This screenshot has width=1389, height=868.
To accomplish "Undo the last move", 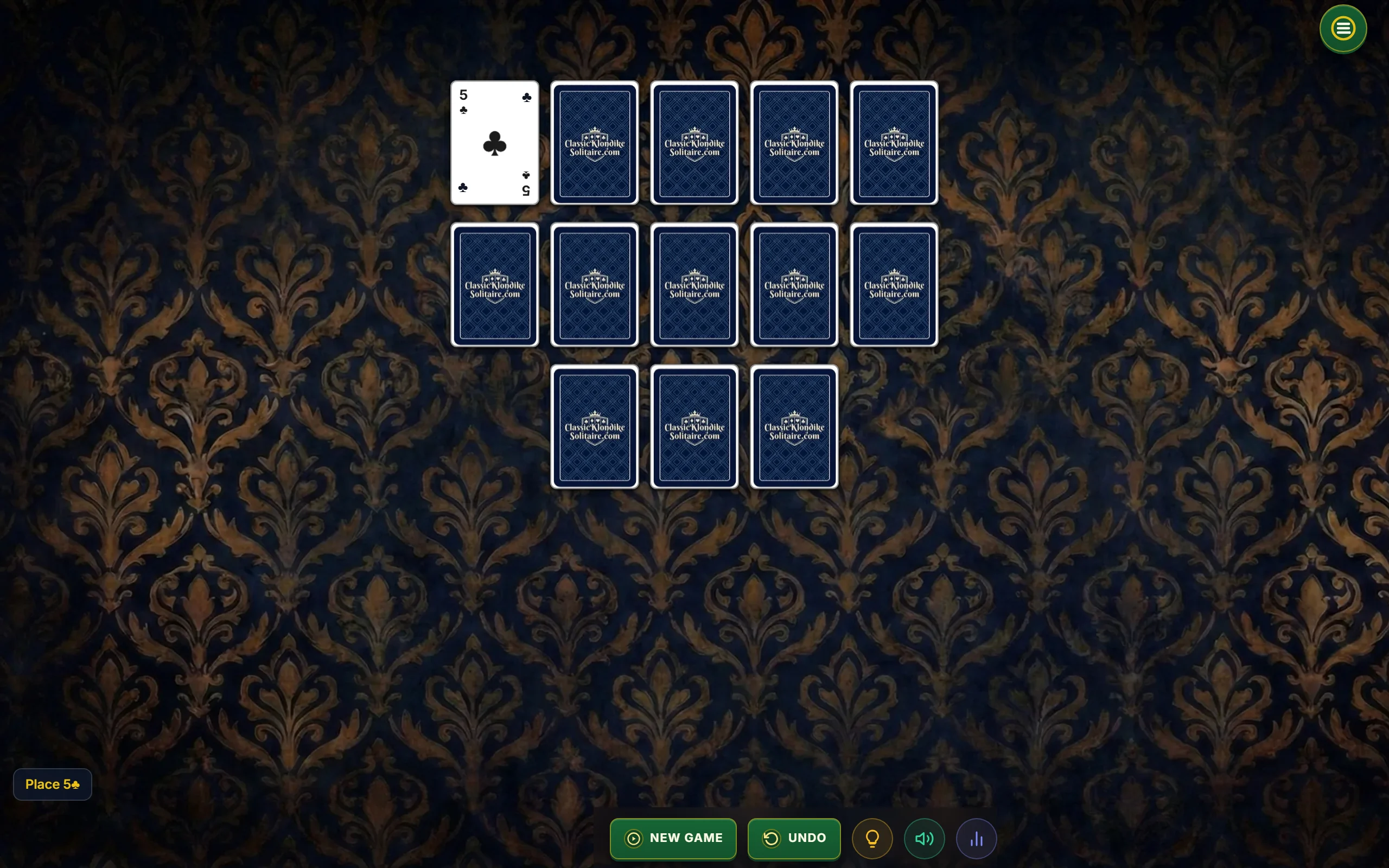I will (x=794, y=838).
